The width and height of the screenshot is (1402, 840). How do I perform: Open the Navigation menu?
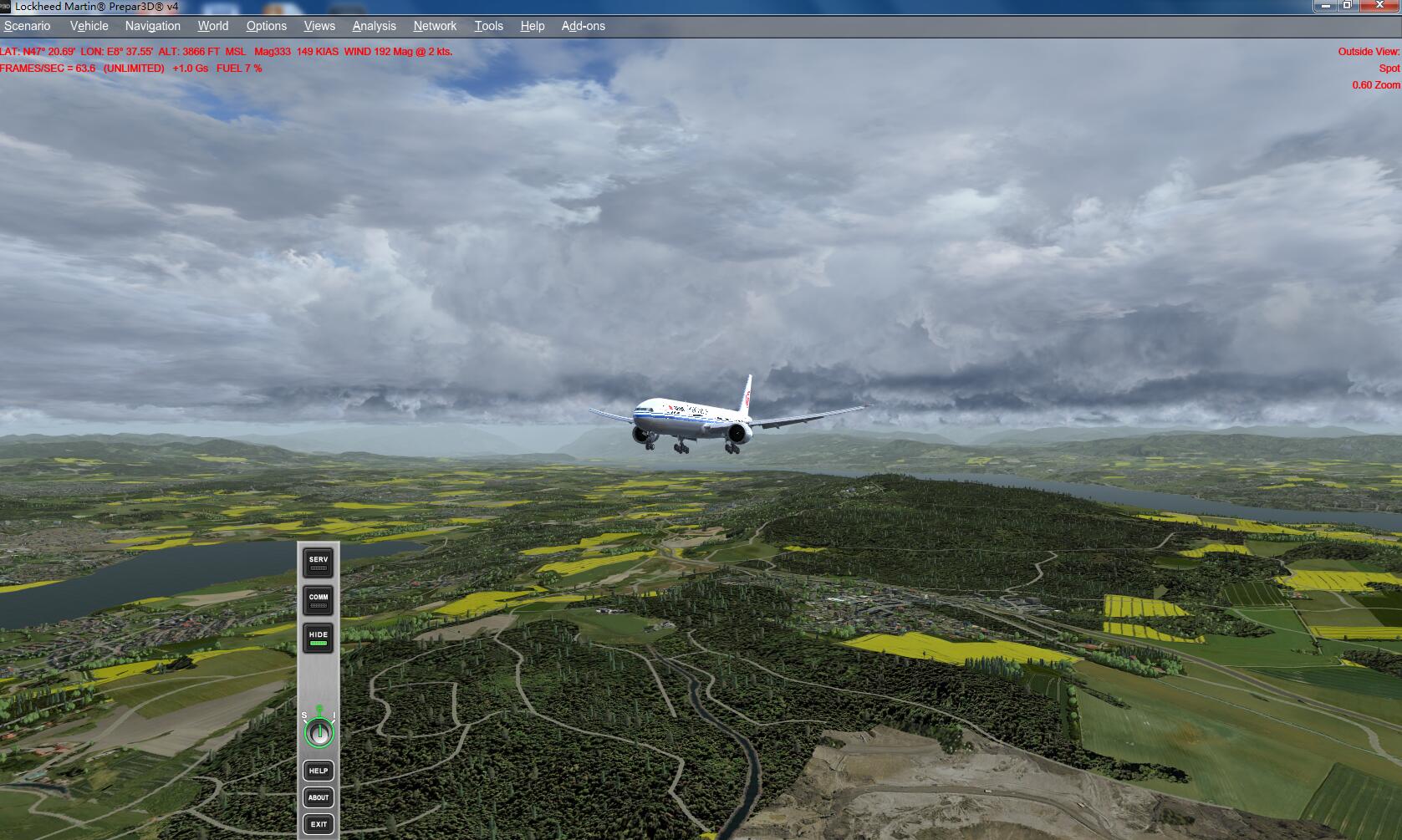152,26
